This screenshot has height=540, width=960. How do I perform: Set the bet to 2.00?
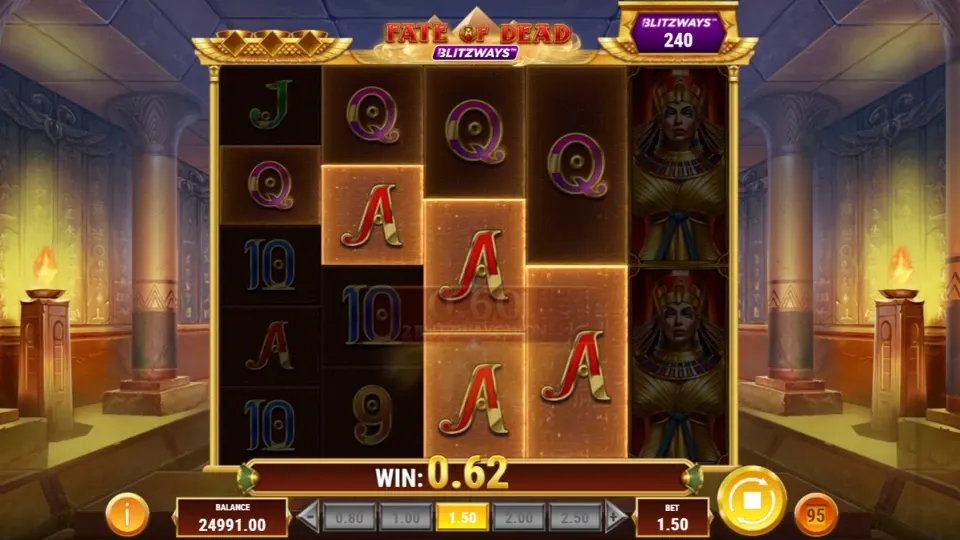[517, 517]
